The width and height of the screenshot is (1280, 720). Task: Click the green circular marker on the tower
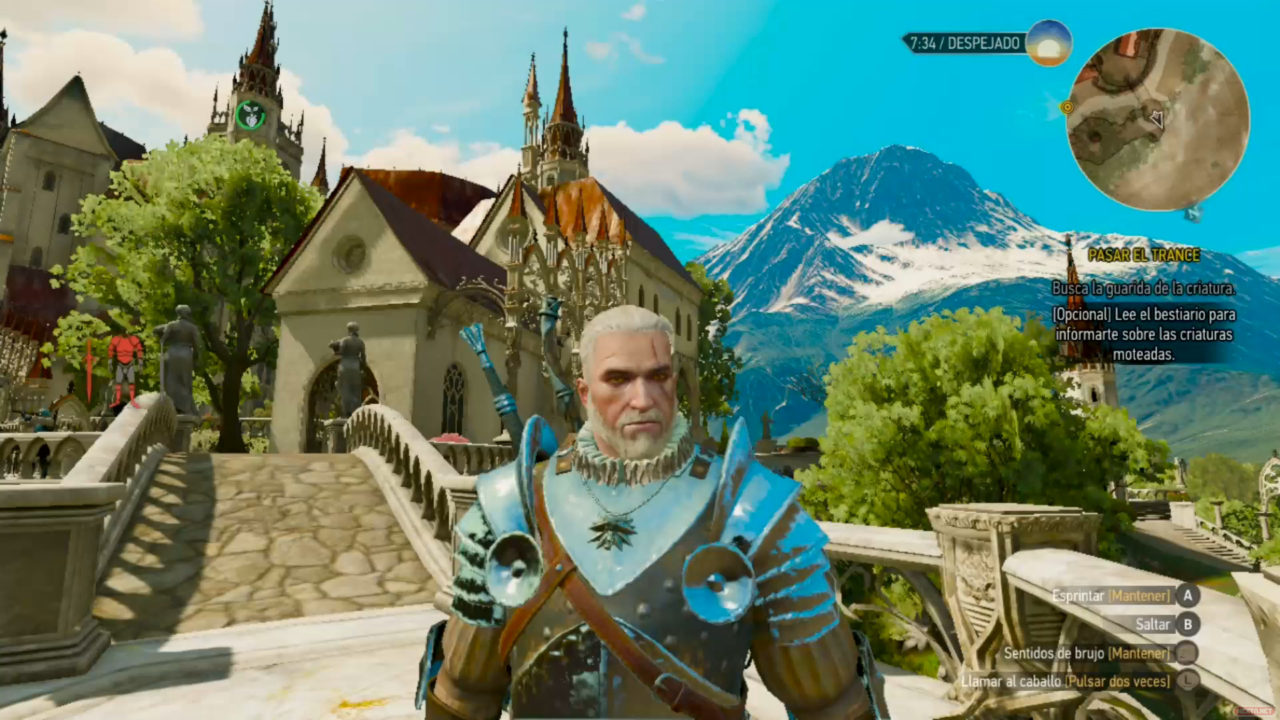click(x=250, y=115)
